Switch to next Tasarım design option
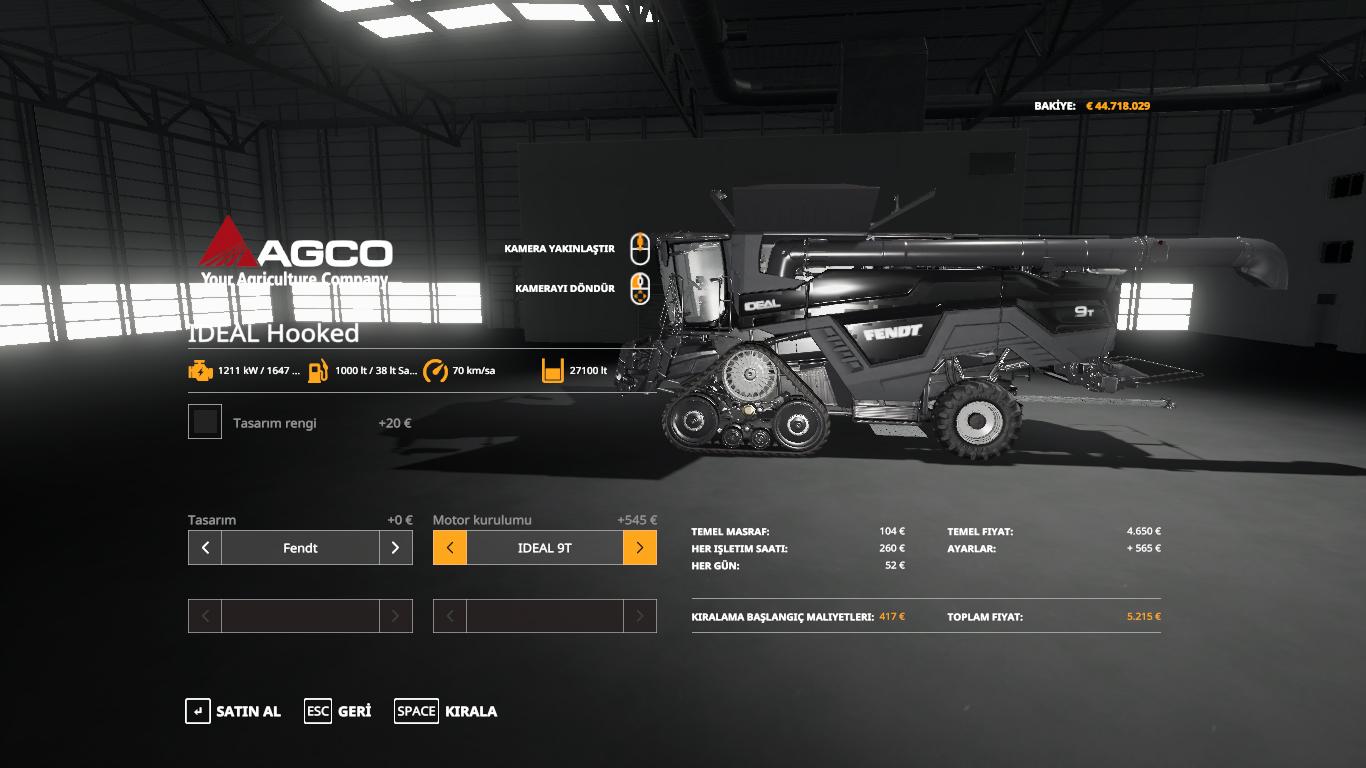Viewport: 1366px width, 768px height. 395,548
